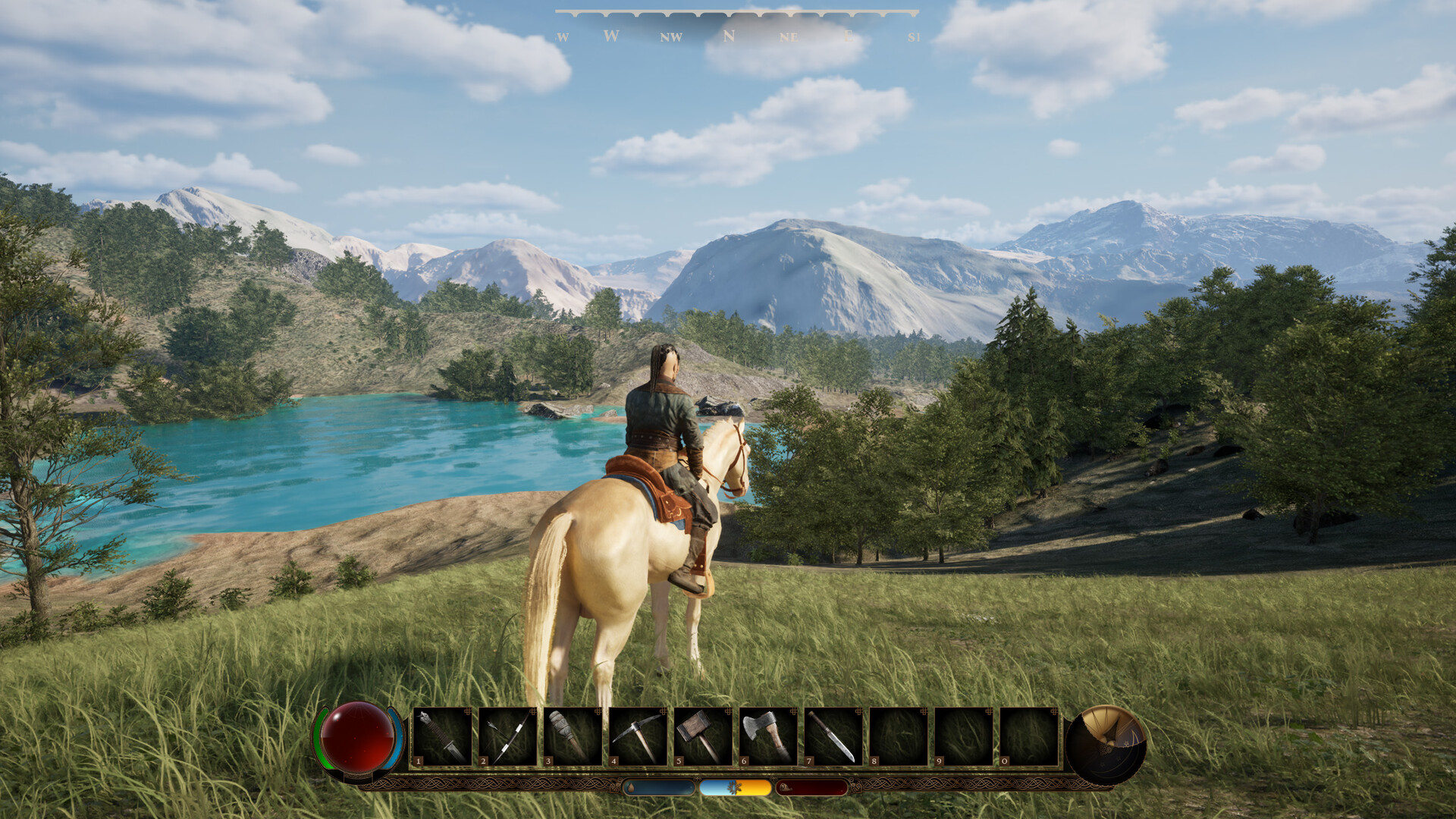Select the knife in slot 7

[x=833, y=736]
